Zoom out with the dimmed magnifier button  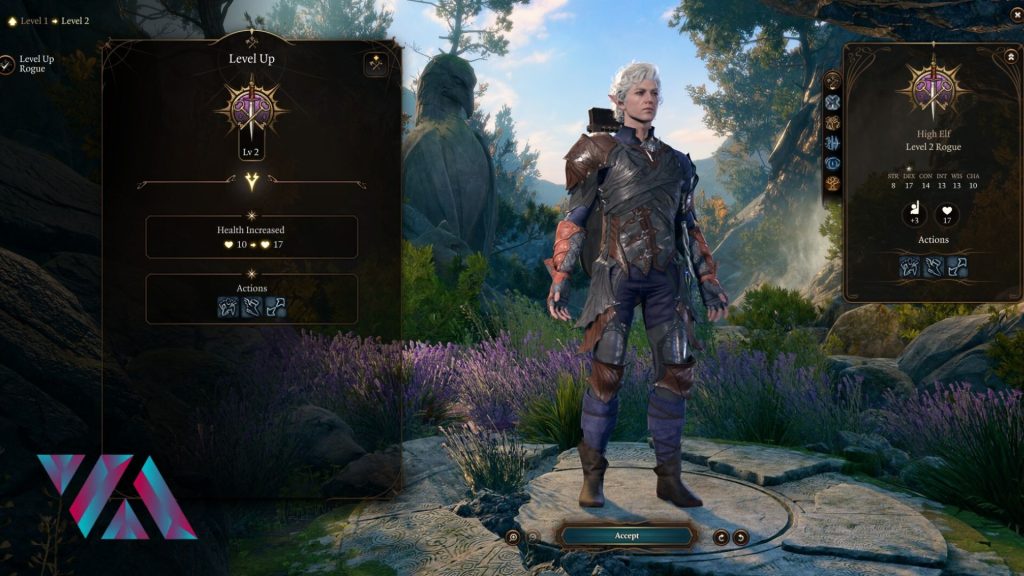(x=533, y=537)
